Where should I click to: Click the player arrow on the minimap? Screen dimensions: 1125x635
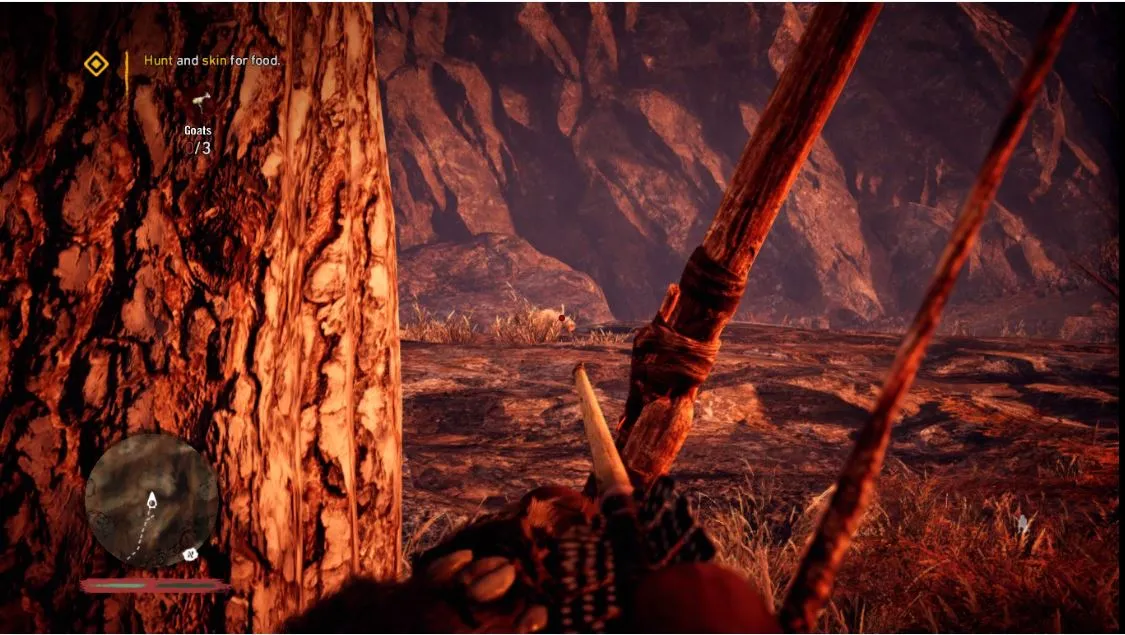click(x=152, y=501)
